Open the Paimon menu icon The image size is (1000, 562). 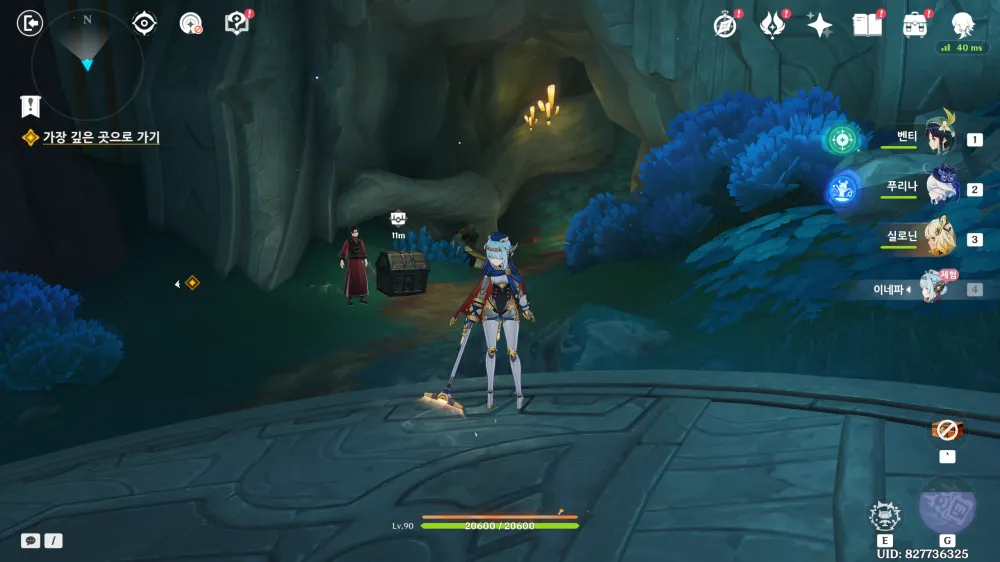click(x=963, y=25)
